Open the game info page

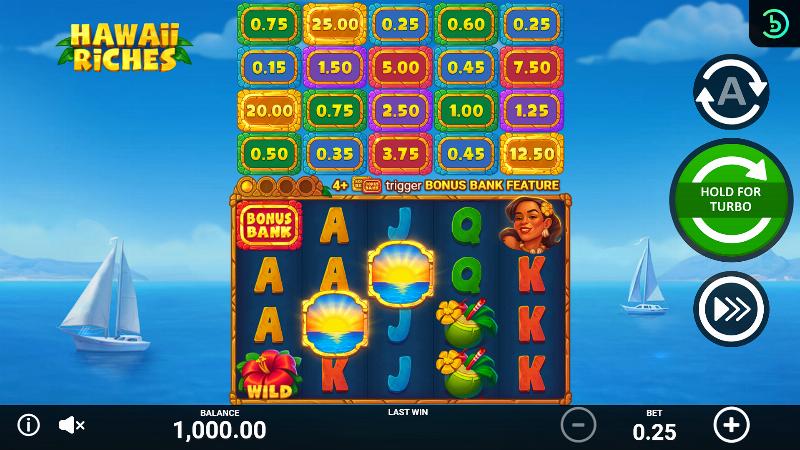coord(29,425)
